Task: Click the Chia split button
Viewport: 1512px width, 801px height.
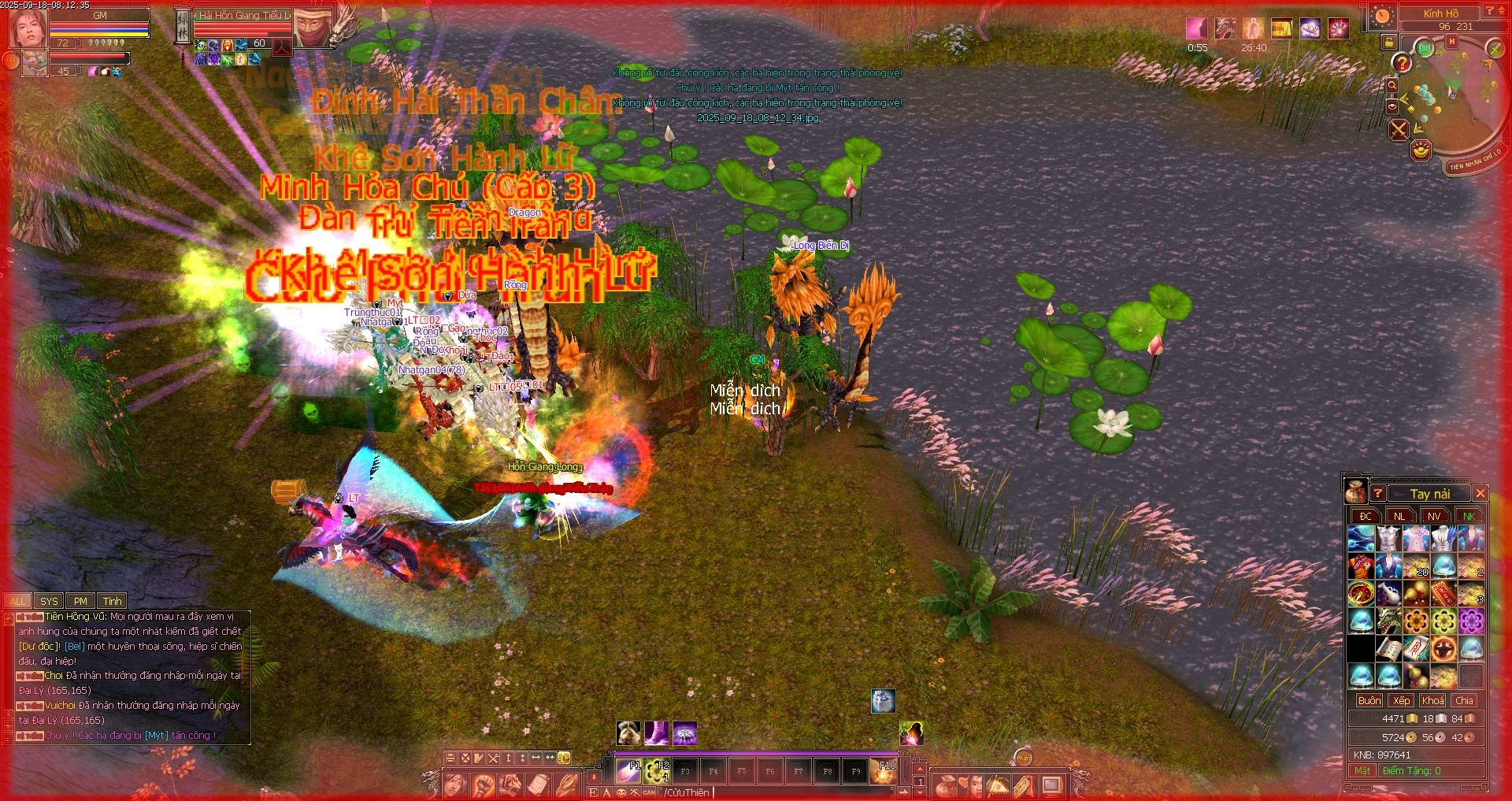Action: pos(1464,700)
